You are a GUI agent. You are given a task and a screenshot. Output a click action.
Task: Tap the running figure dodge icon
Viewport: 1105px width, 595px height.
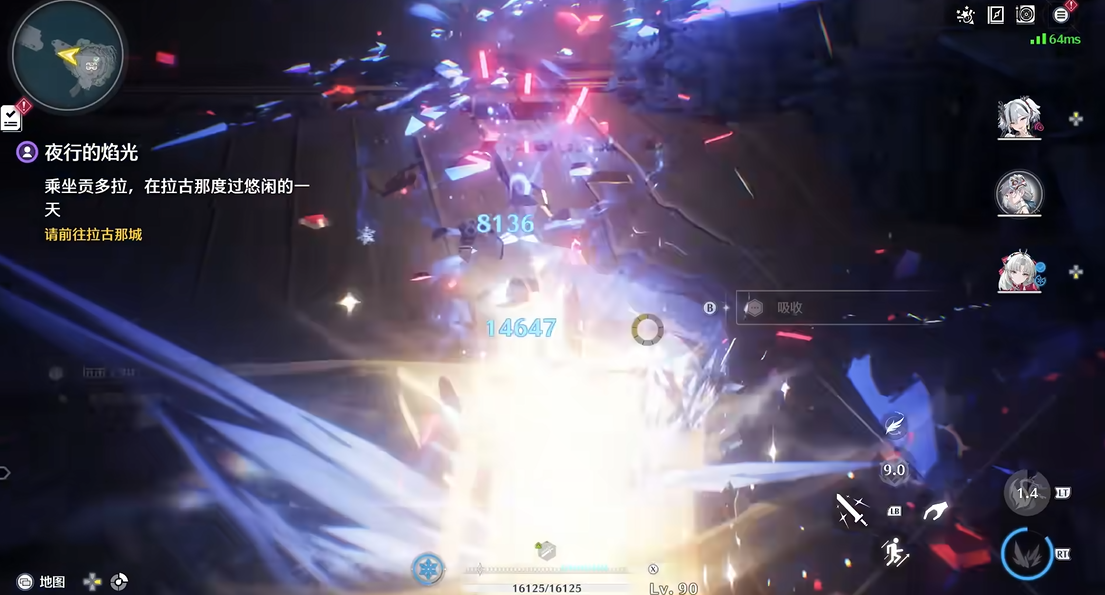click(x=894, y=551)
